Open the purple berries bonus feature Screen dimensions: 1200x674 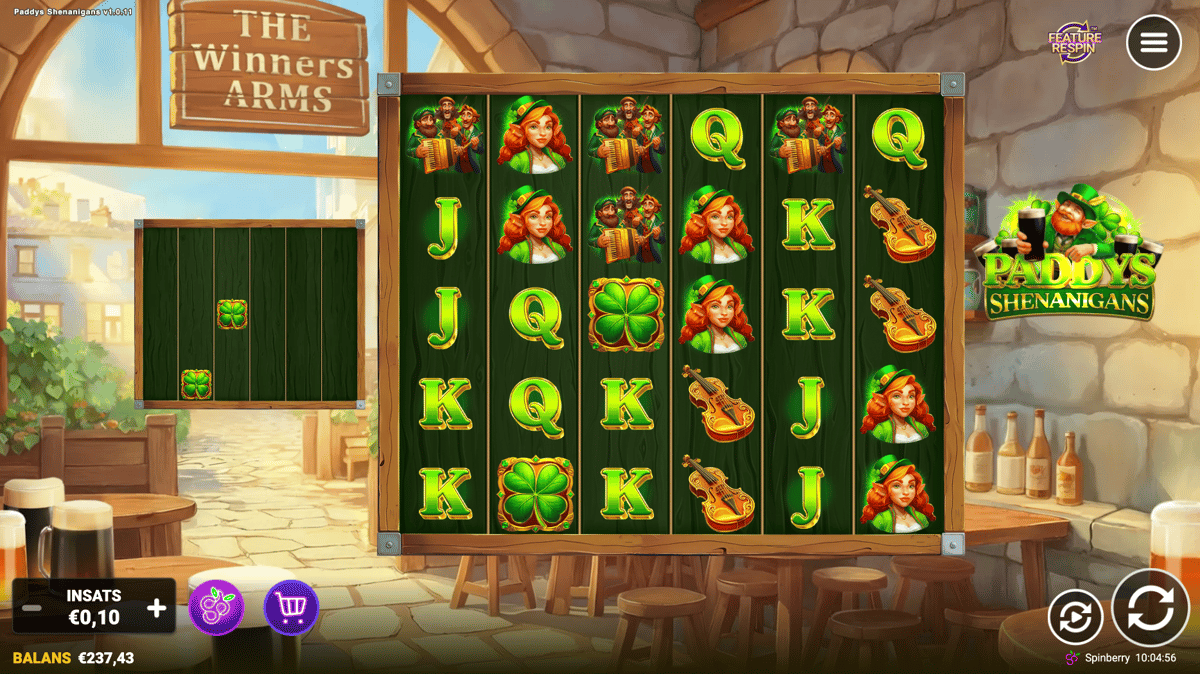point(216,608)
